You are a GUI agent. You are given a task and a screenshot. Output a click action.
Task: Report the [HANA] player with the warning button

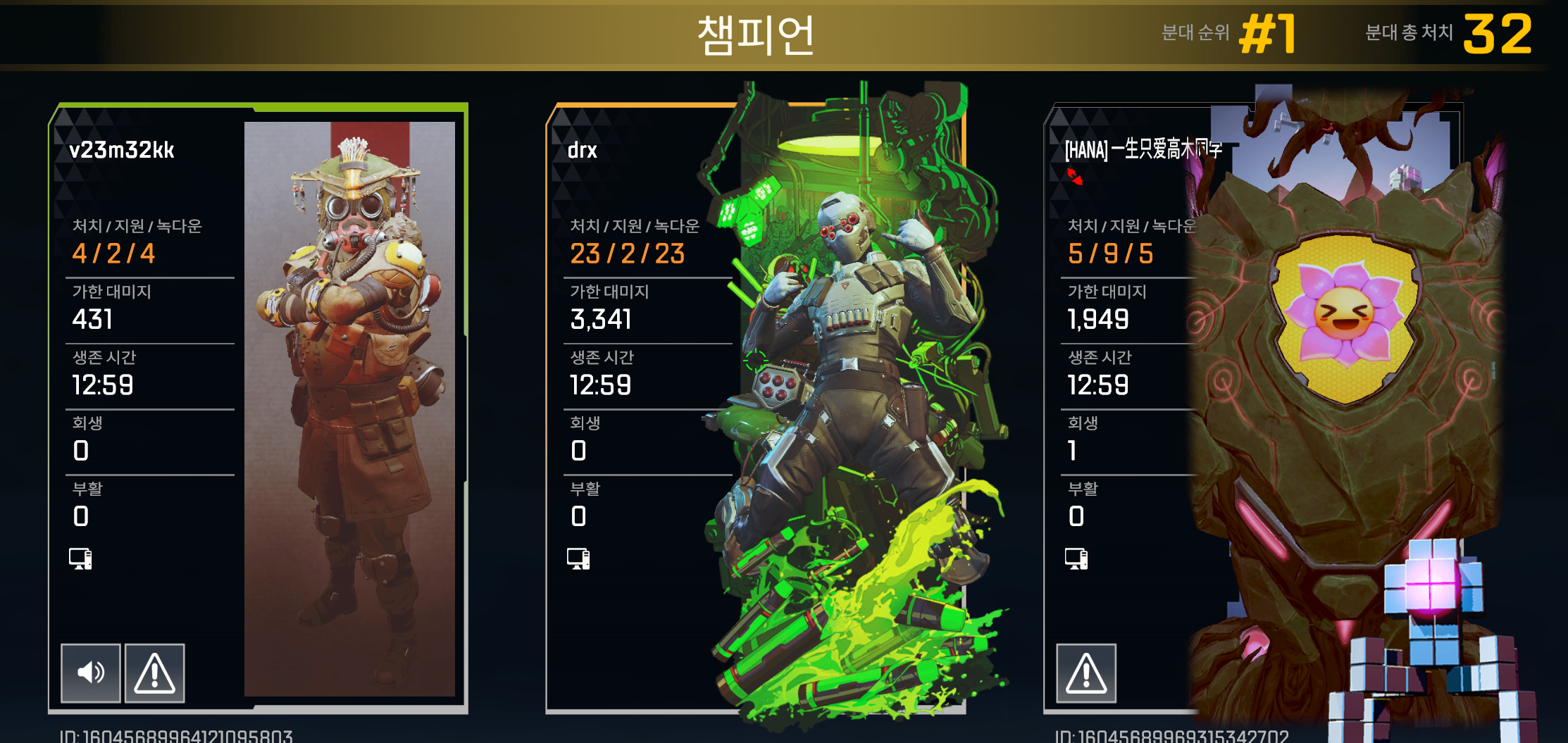pyautogui.click(x=1085, y=673)
